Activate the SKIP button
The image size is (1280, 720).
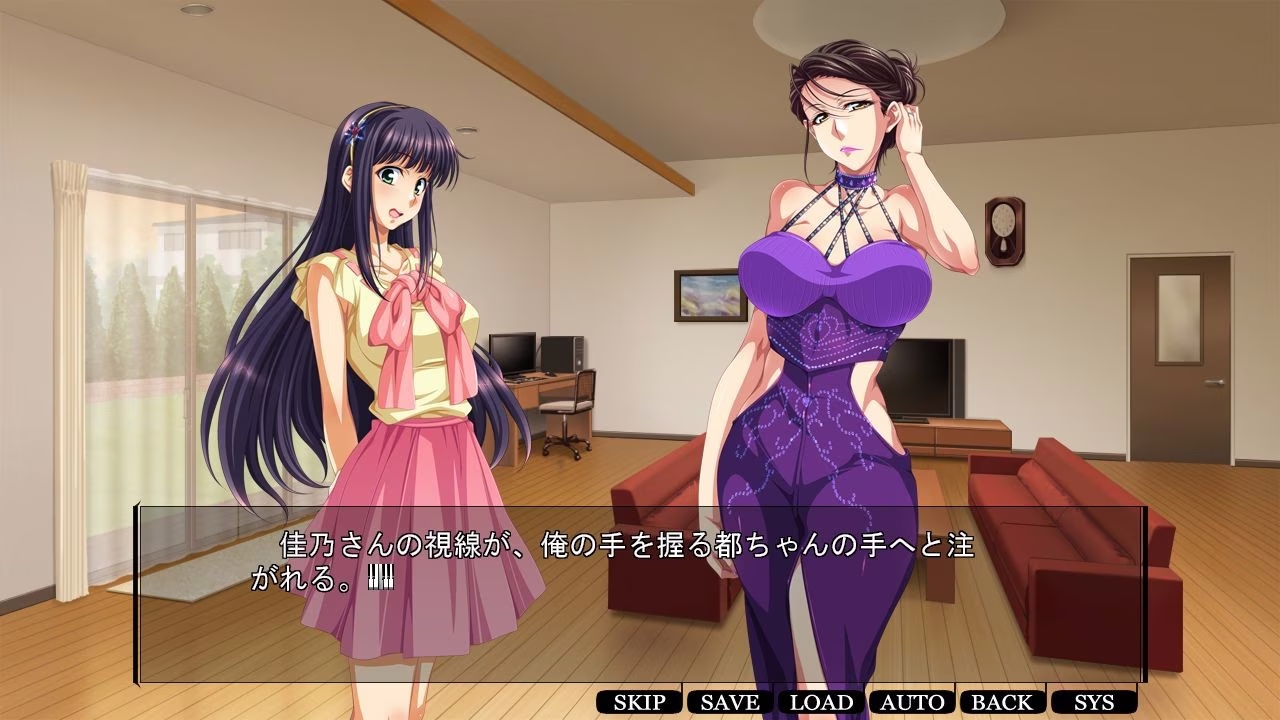tap(639, 702)
